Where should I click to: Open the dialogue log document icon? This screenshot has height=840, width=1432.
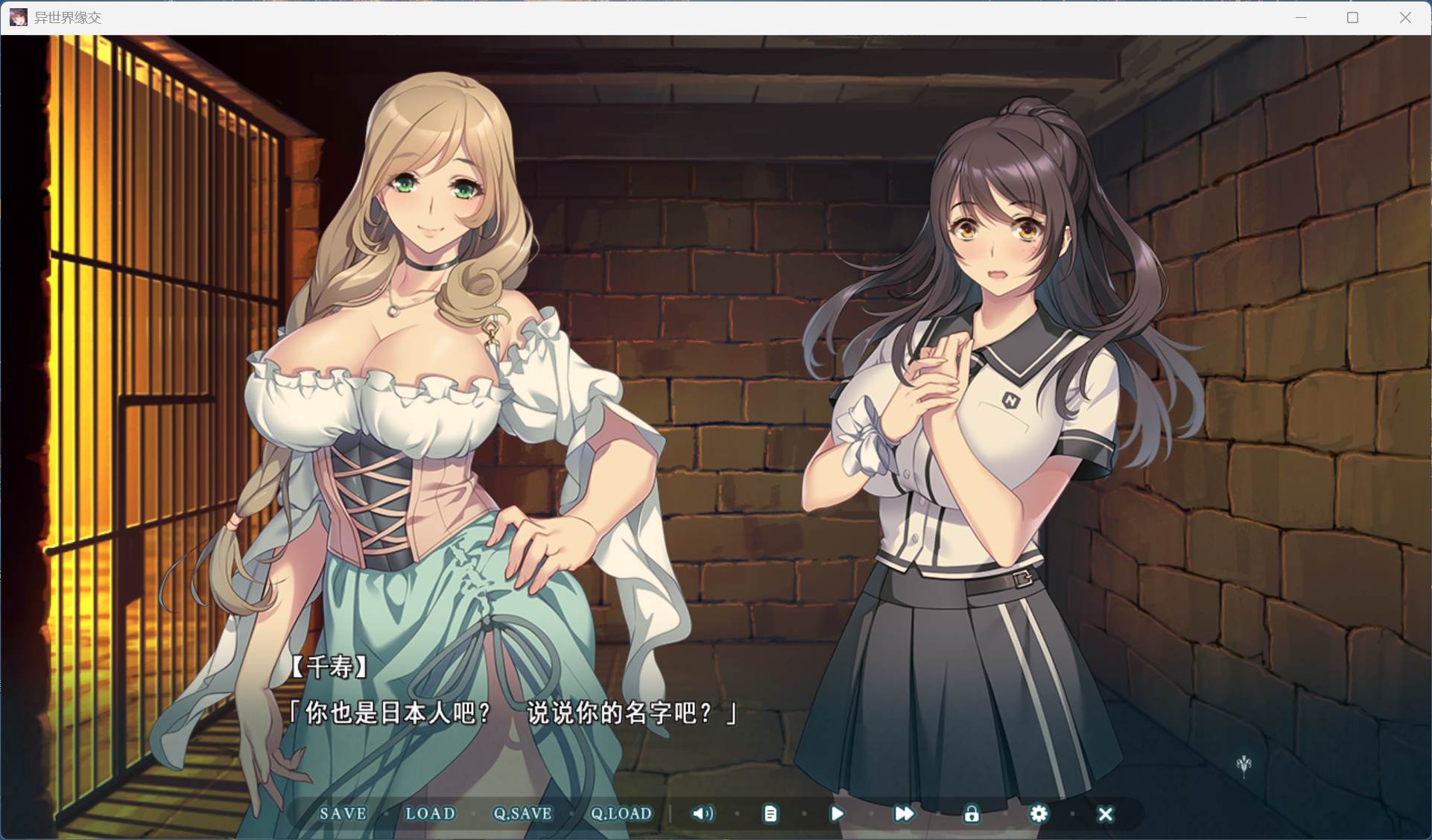[770, 814]
